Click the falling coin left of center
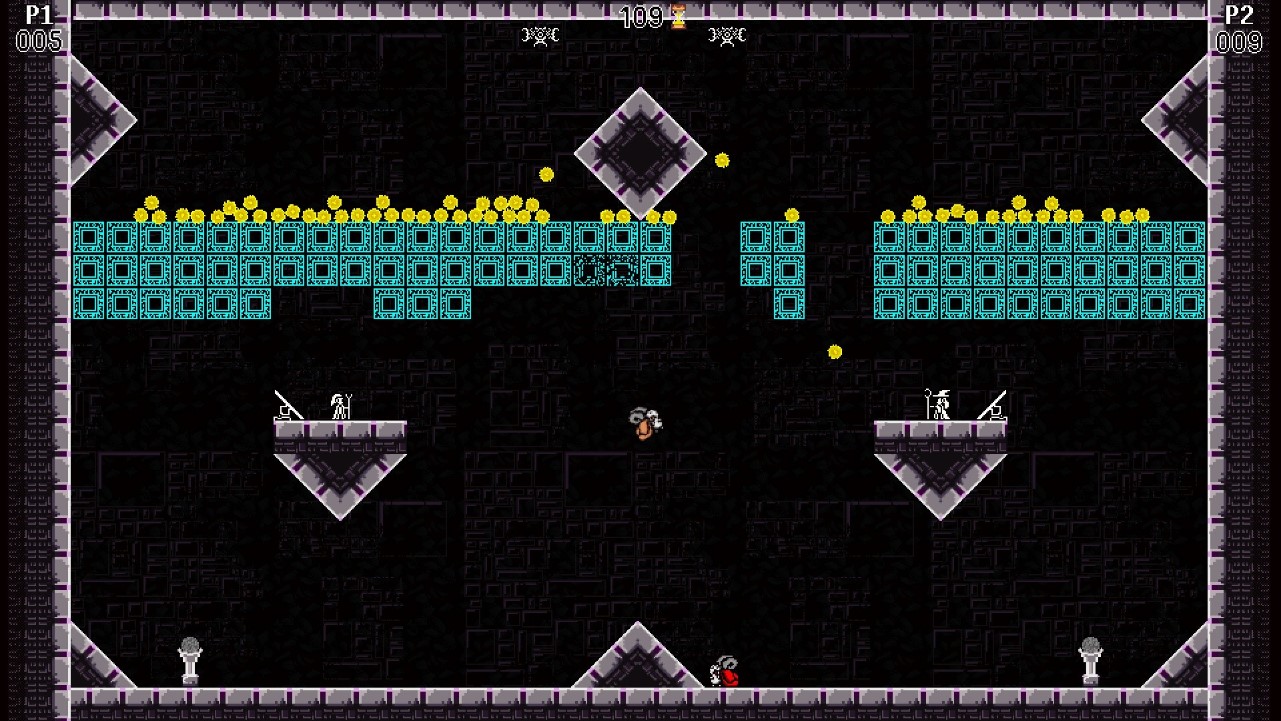Screen dimensions: 1281x721 (545, 173)
